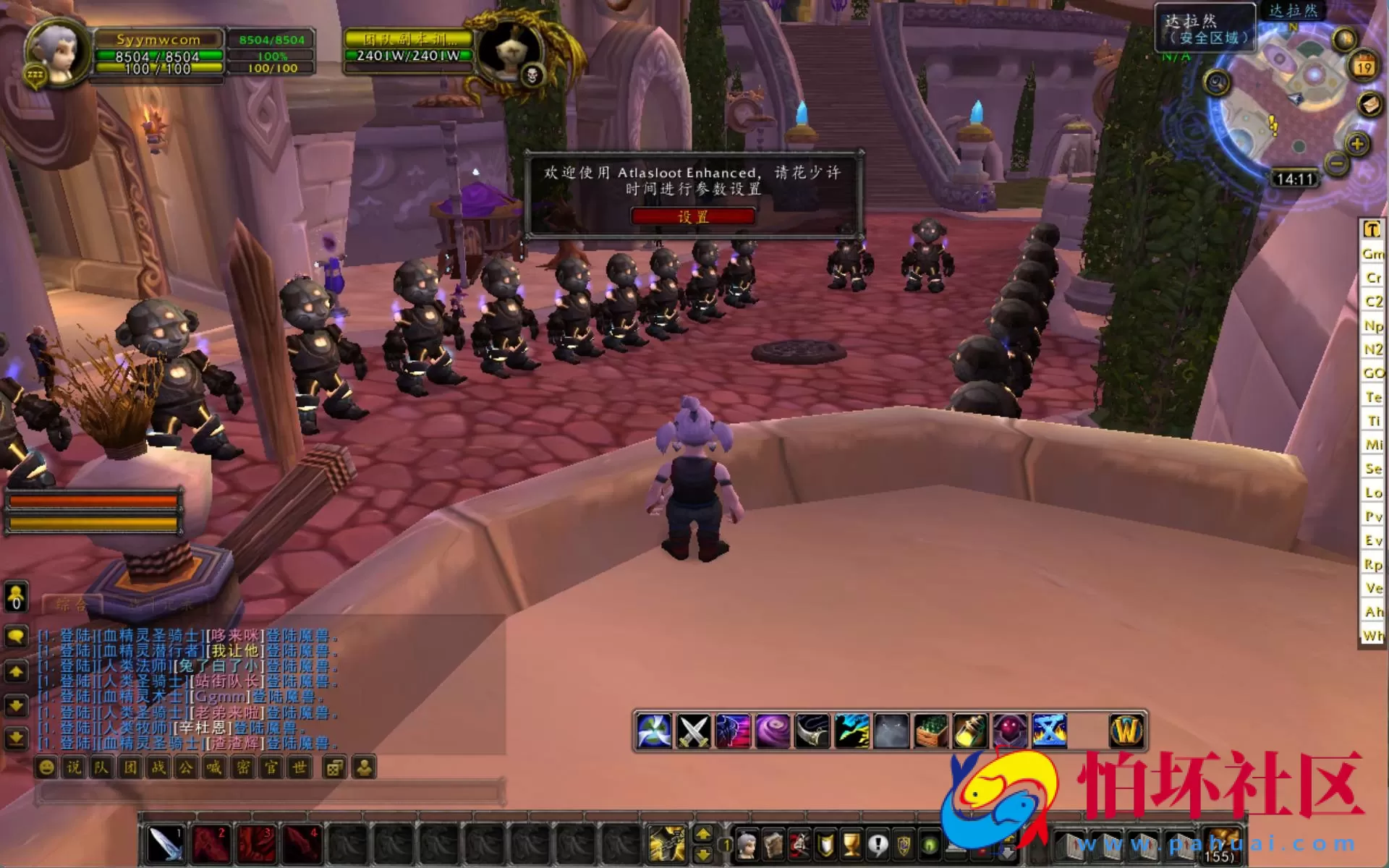Viewport: 1389px width, 868px height.
Task: Open the spellbook from the micro menu
Action: point(773,846)
